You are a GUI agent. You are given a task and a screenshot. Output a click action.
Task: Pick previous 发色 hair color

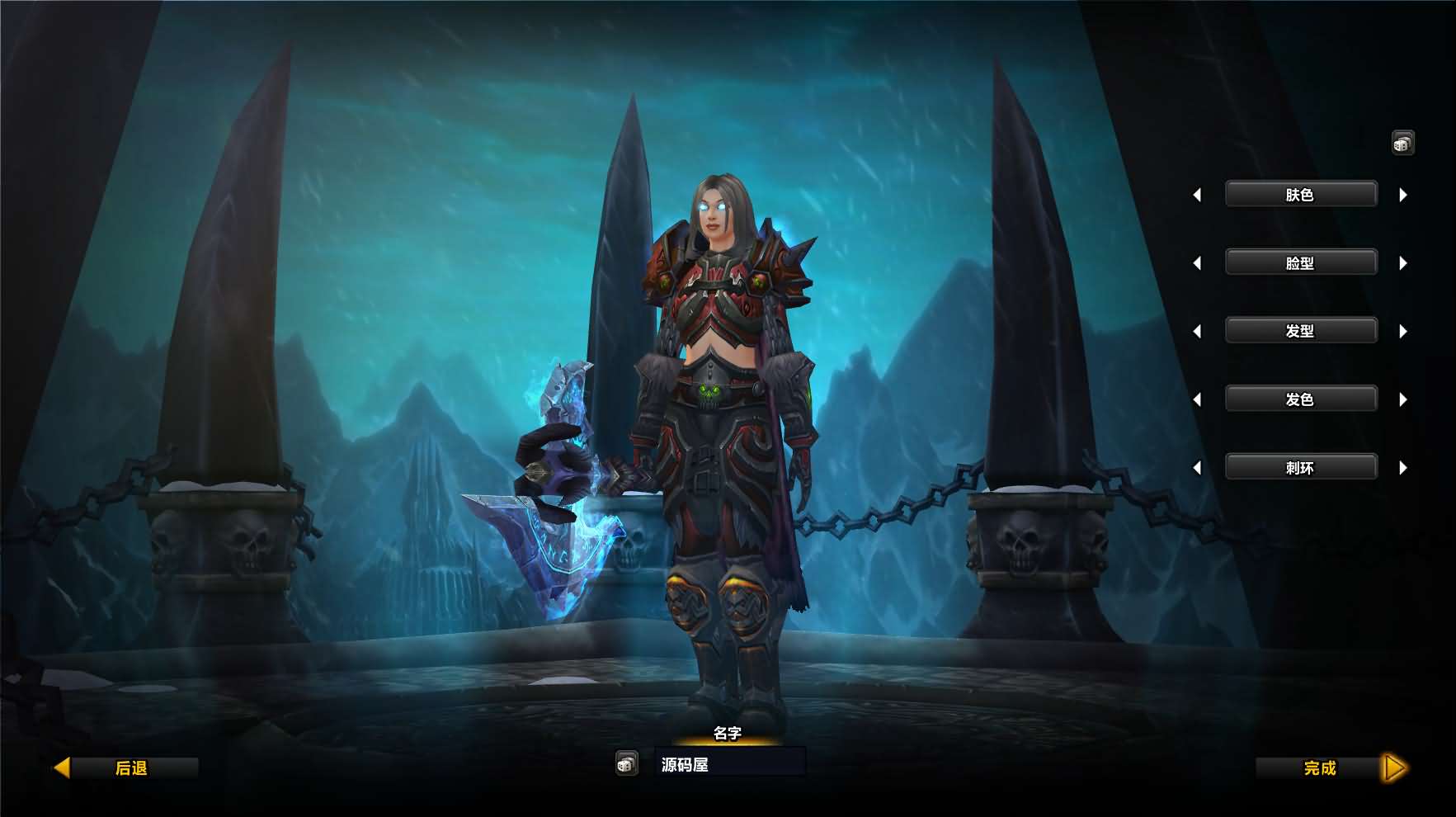coord(1197,400)
